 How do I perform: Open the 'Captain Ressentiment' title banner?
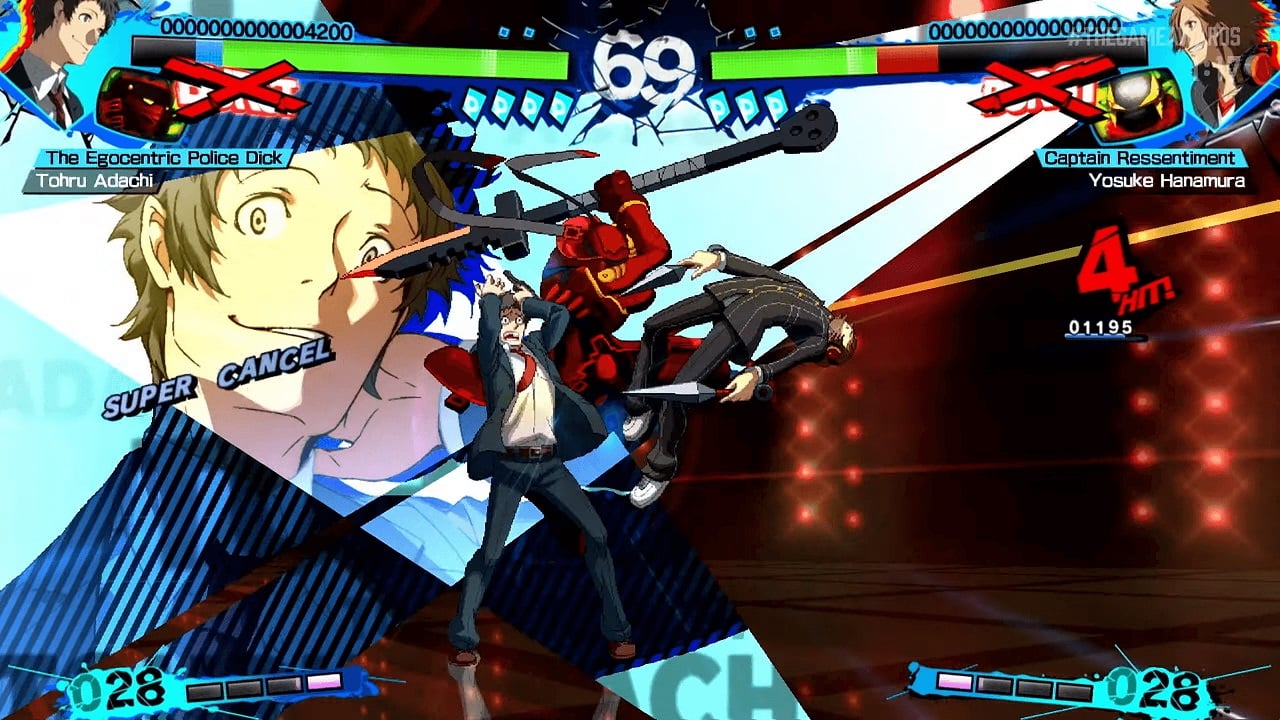[x=1143, y=156]
